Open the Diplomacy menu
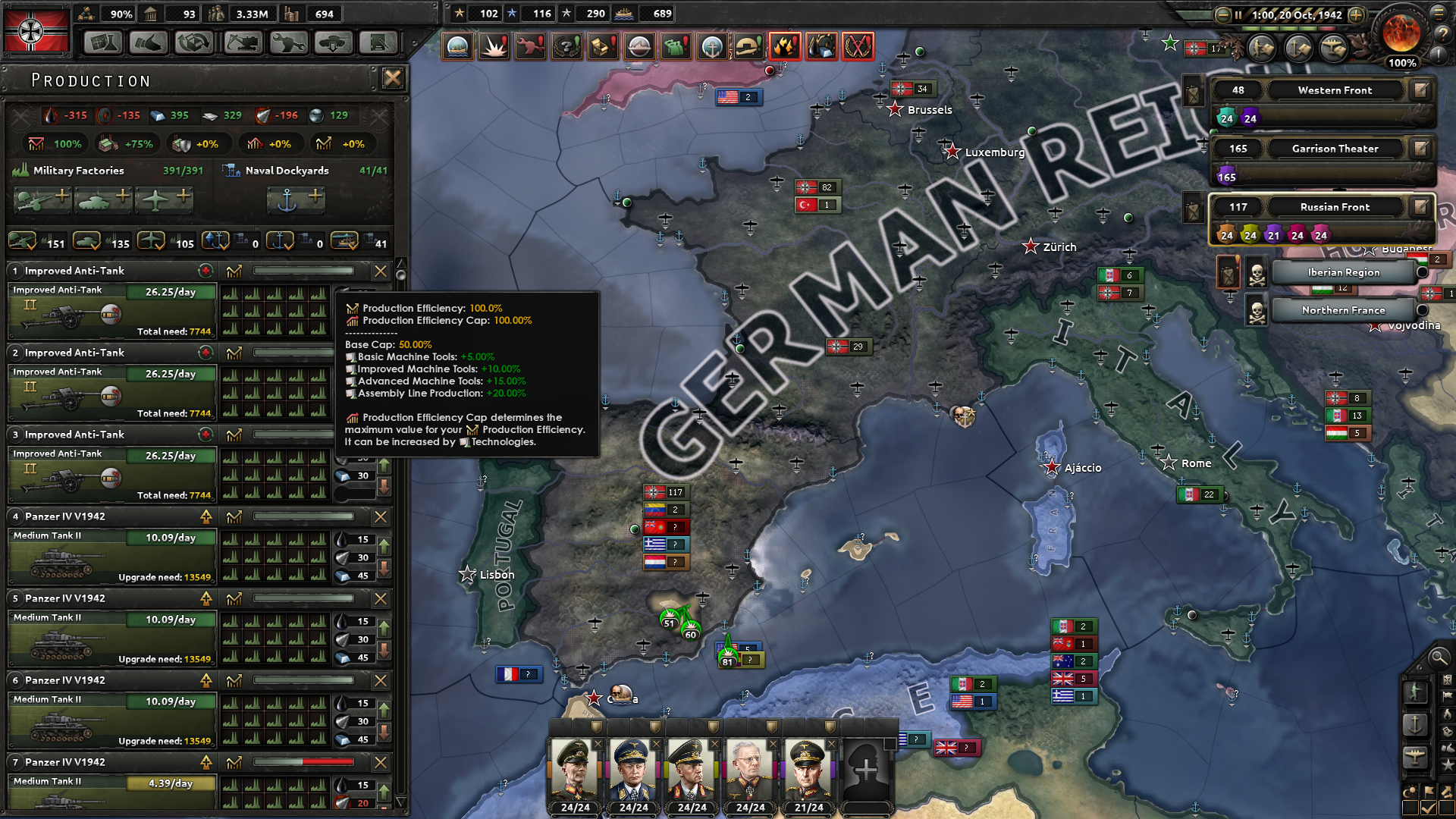Viewport: 1456px width, 819px height. [149, 42]
